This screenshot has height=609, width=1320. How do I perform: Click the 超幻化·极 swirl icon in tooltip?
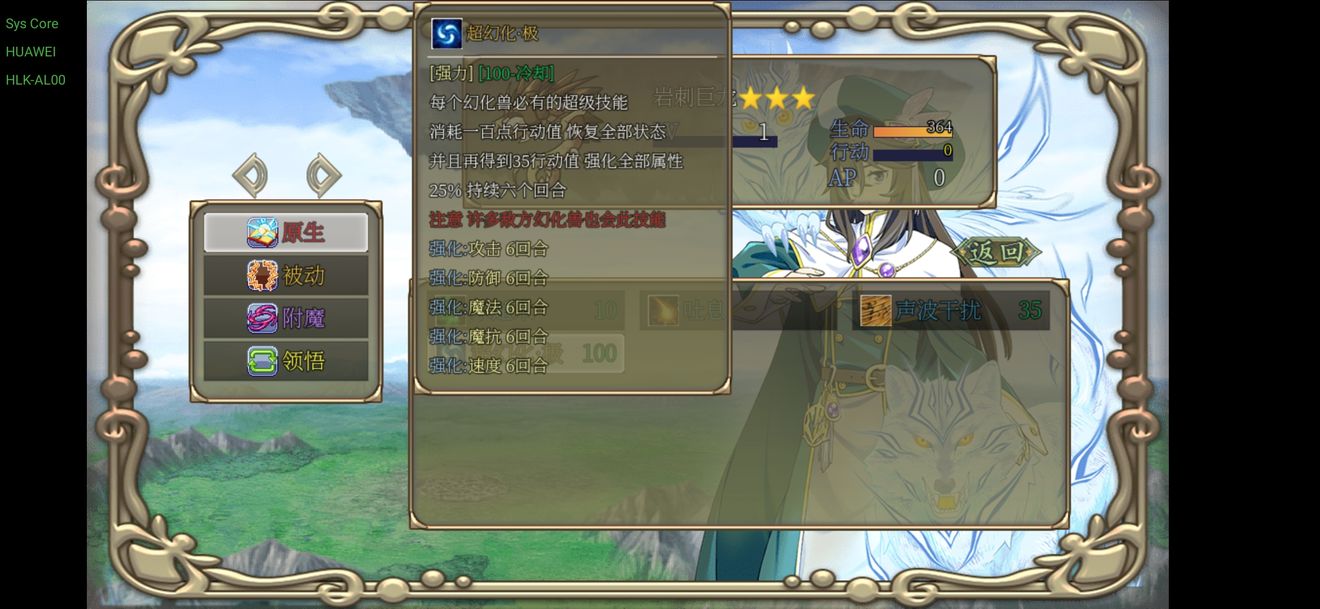446,33
